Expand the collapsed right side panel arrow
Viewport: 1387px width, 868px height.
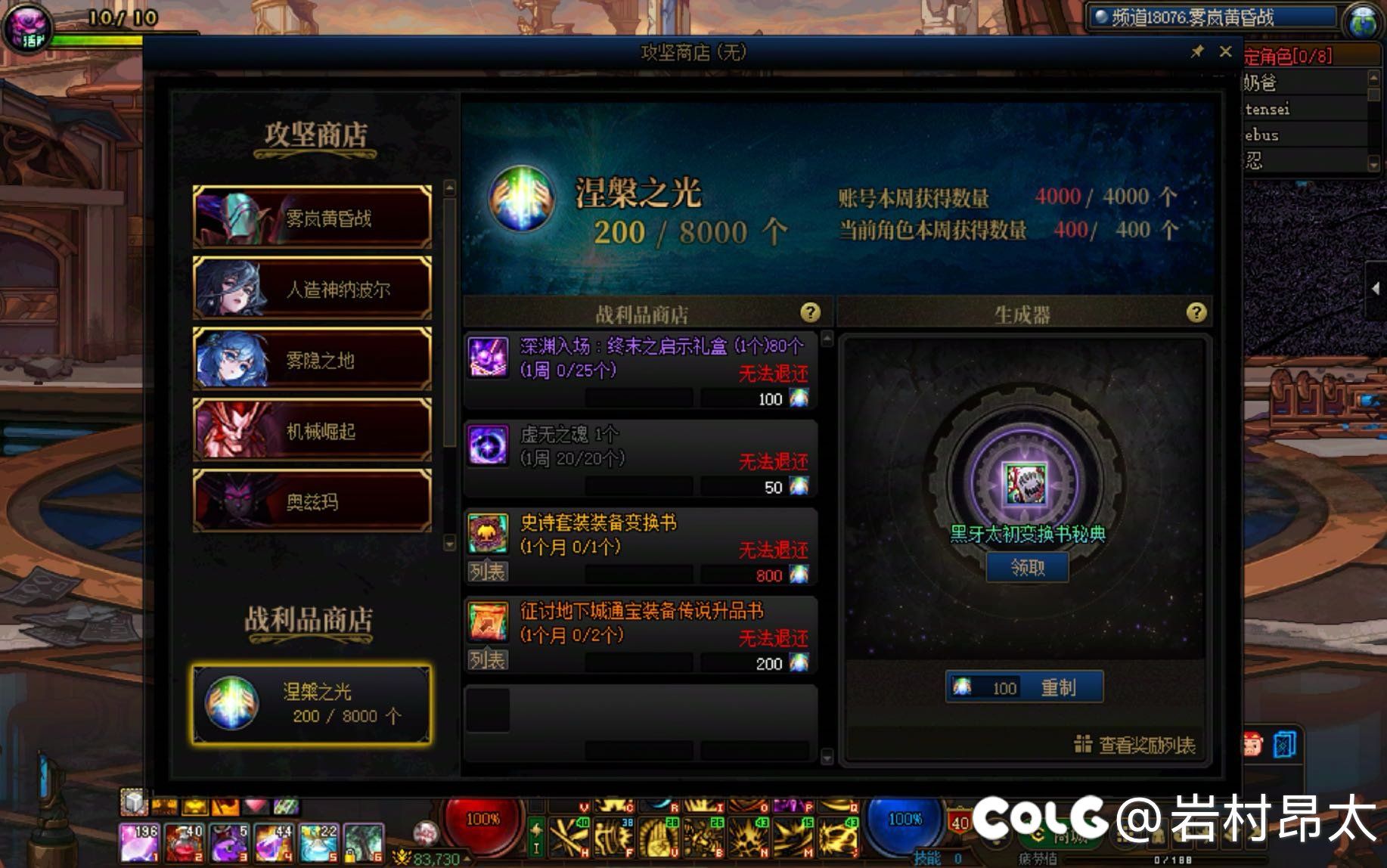[1376, 288]
